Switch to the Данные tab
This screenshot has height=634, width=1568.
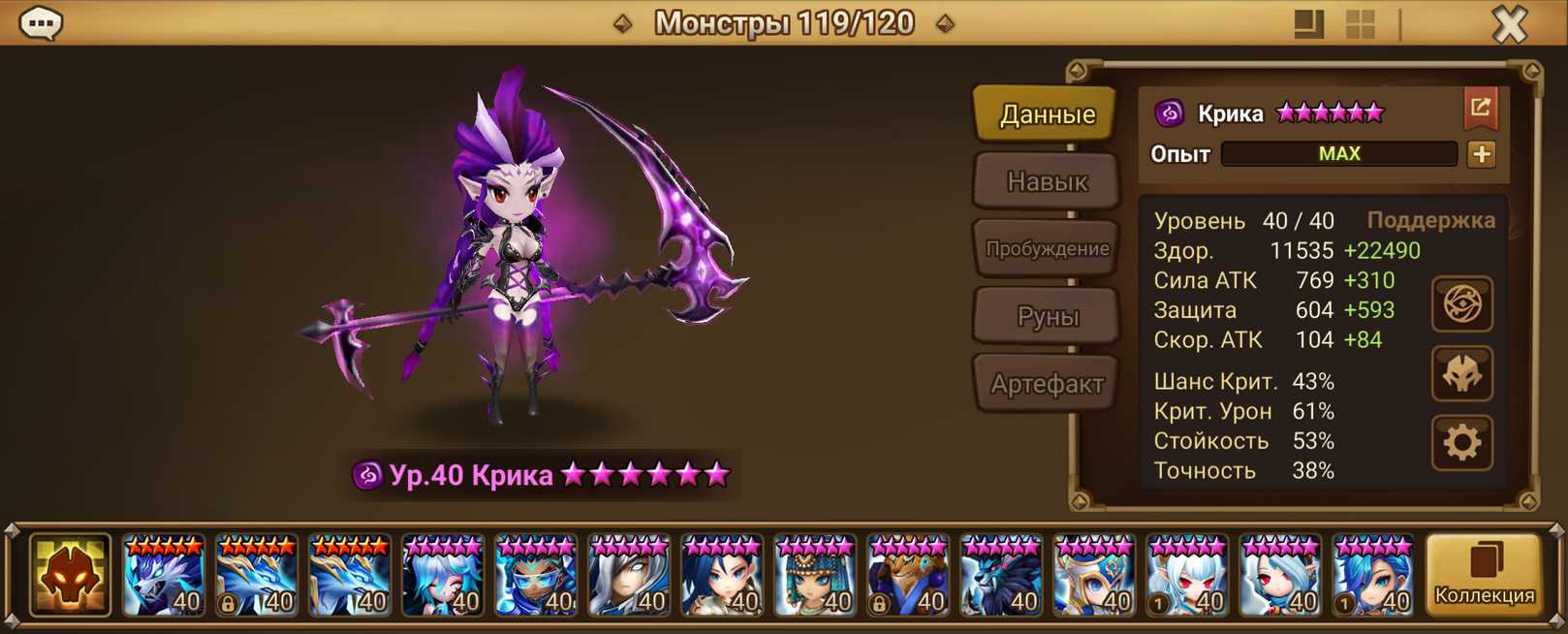click(1047, 114)
